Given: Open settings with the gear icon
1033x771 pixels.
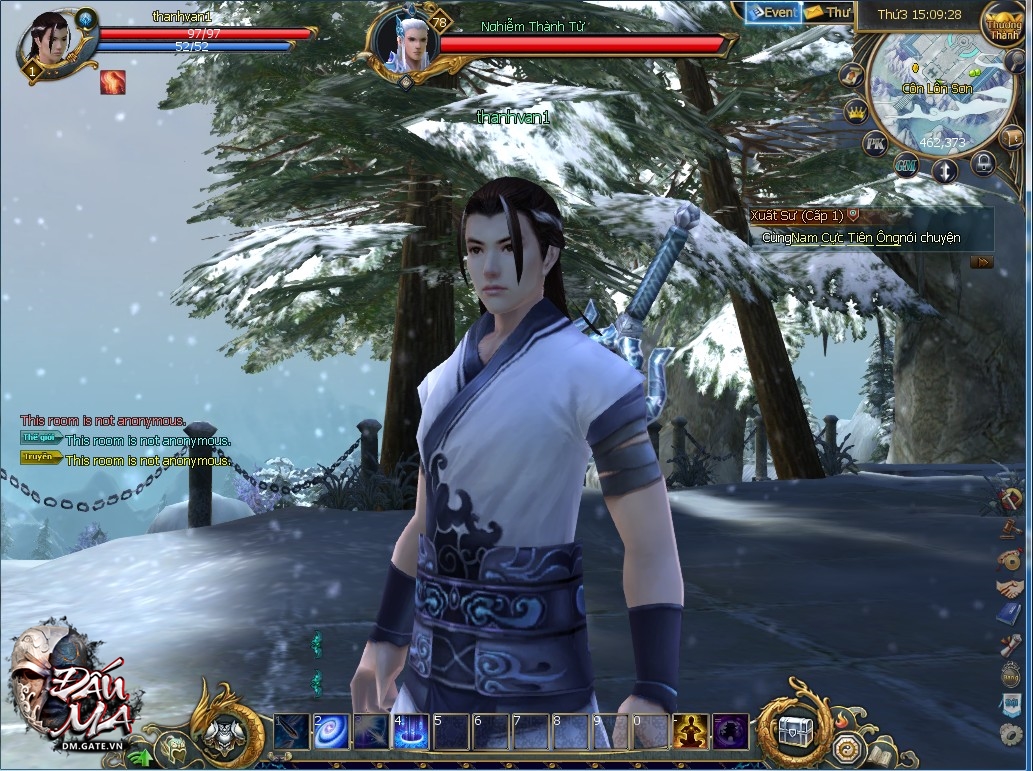Looking at the screenshot, I should point(1010,735).
